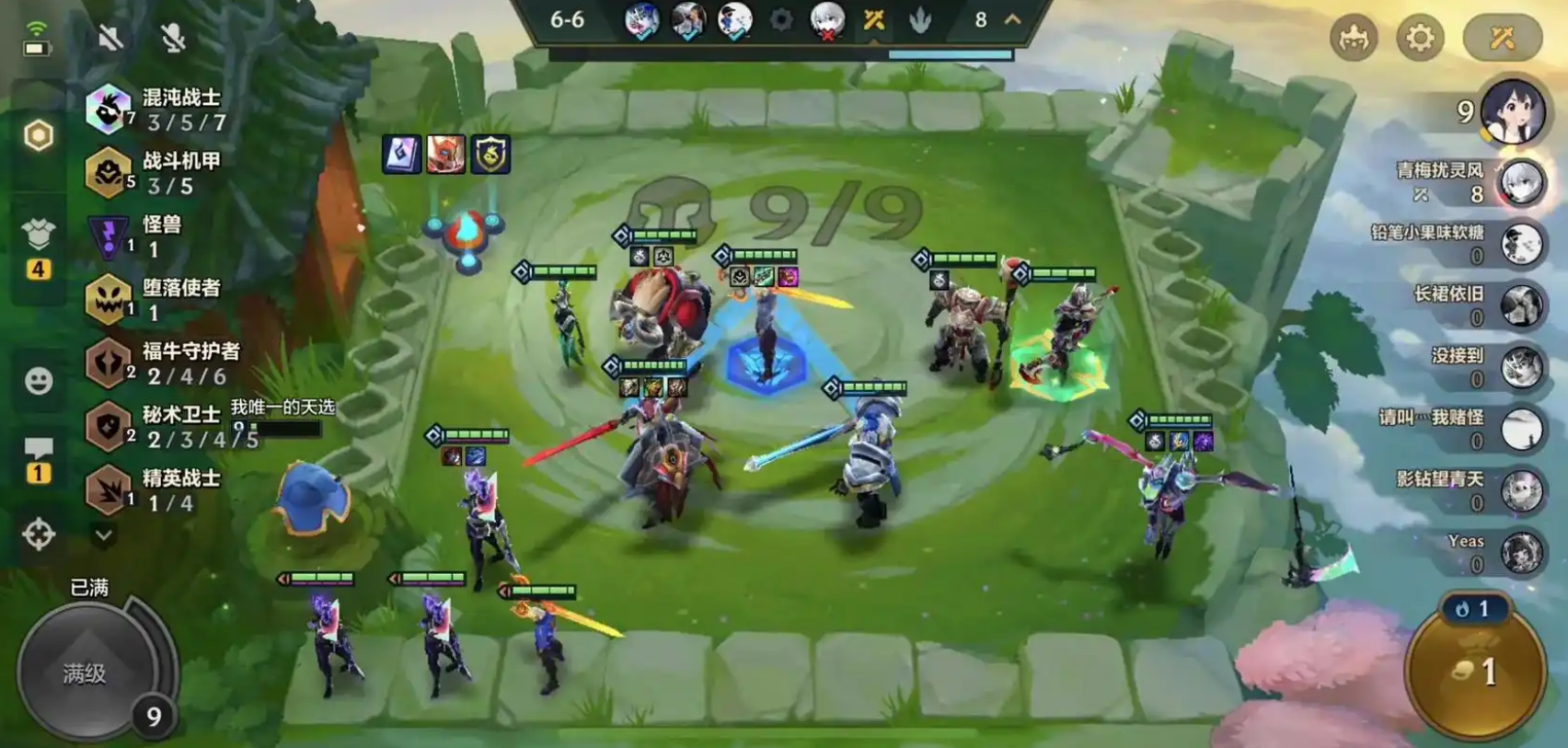This screenshot has height=748, width=1568.
Task: Show the 秘术卫士 trait details
Action: tap(156, 426)
